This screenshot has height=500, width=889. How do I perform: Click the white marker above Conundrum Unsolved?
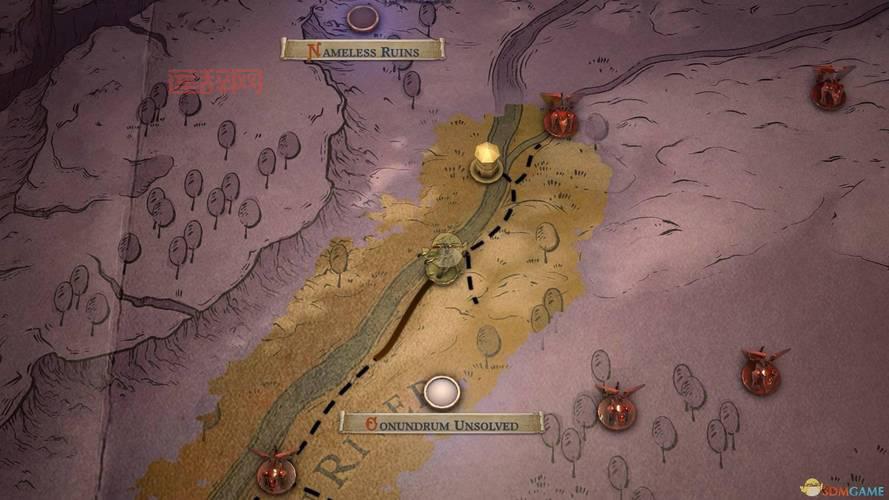pos(440,391)
